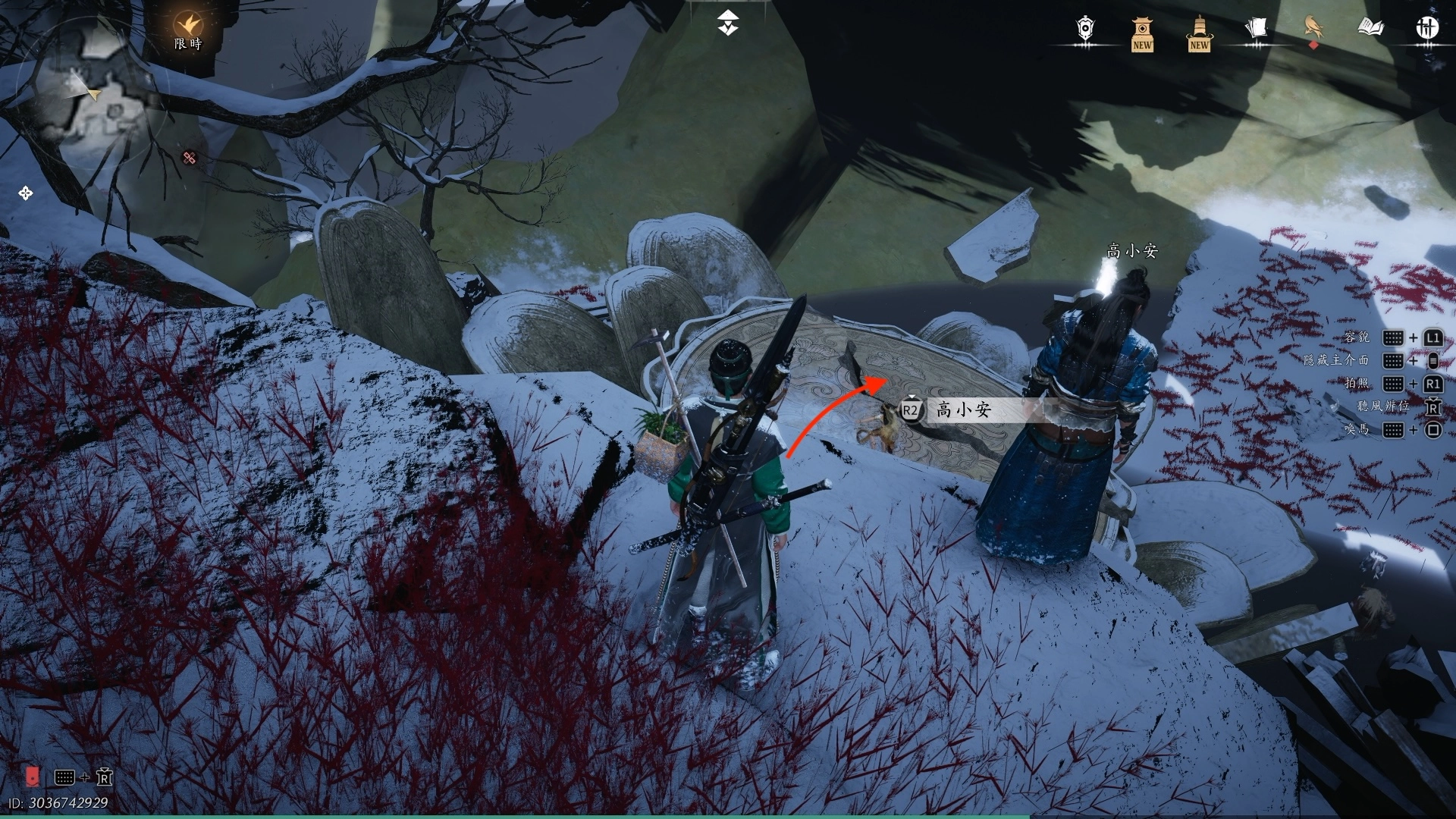
Task: Open the stacked papers icon
Action: [1256, 29]
